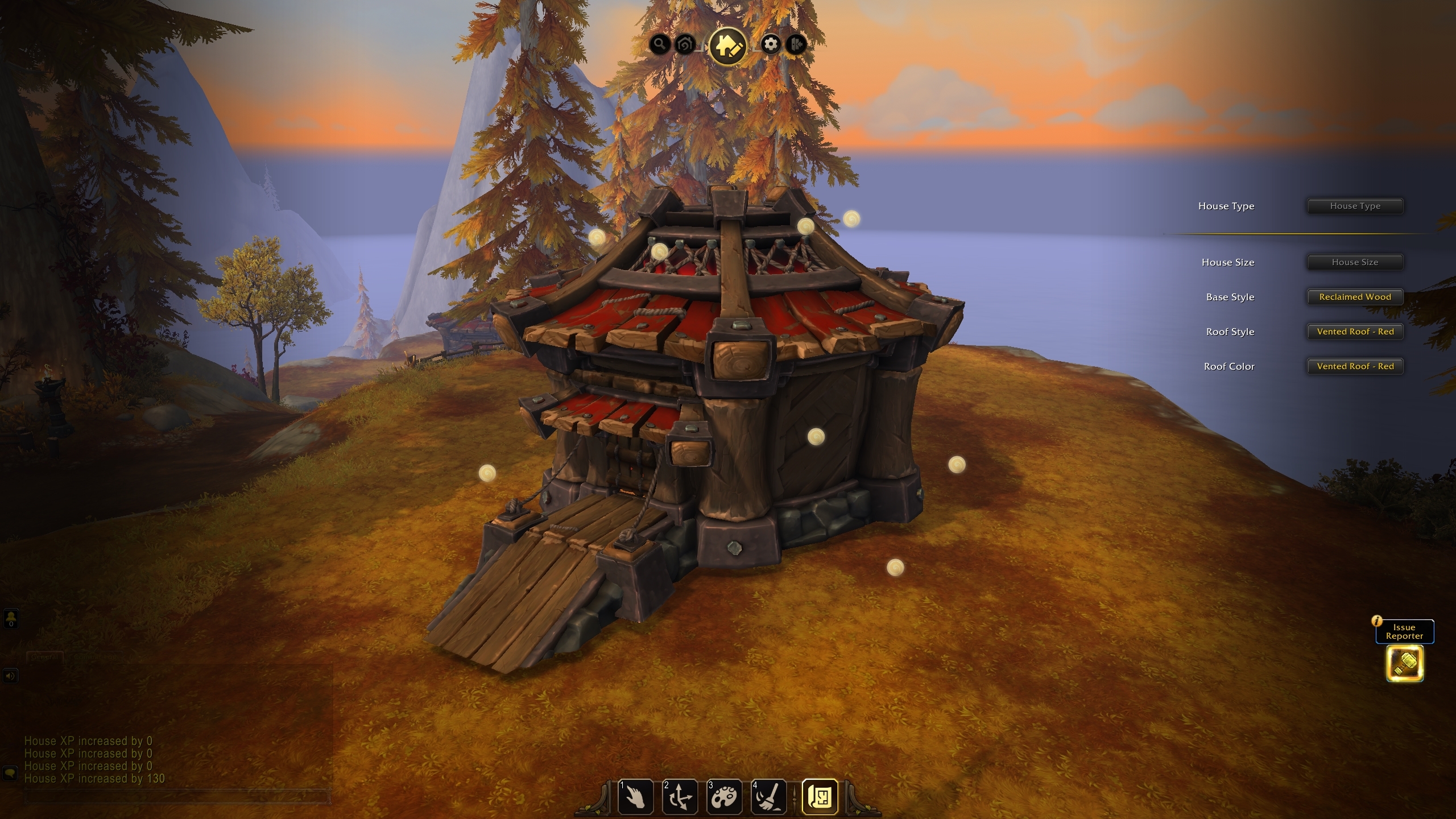Open the House Size dropdown
This screenshot has width=1456, height=819.
tap(1355, 262)
